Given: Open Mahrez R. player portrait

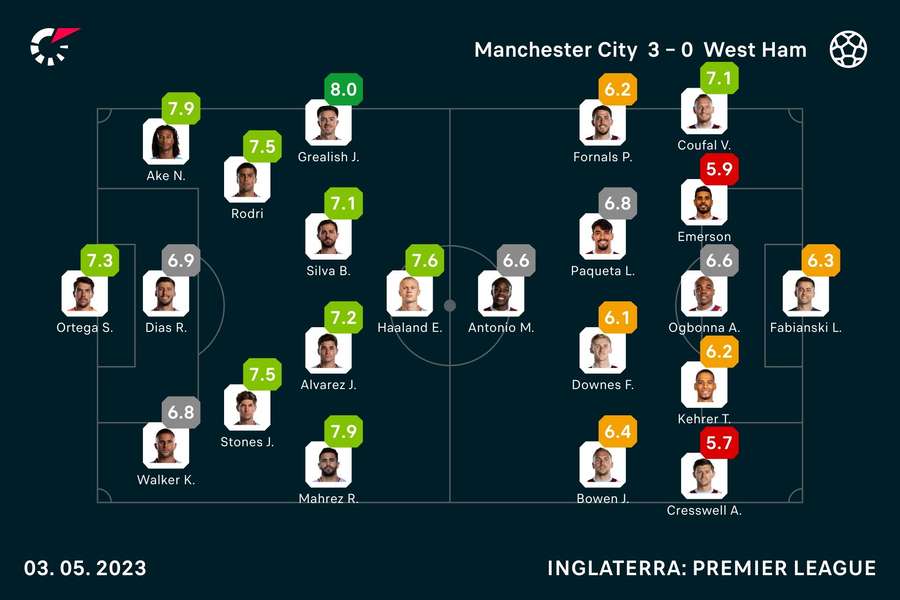Looking at the screenshot, I should (x=328, y=464).
